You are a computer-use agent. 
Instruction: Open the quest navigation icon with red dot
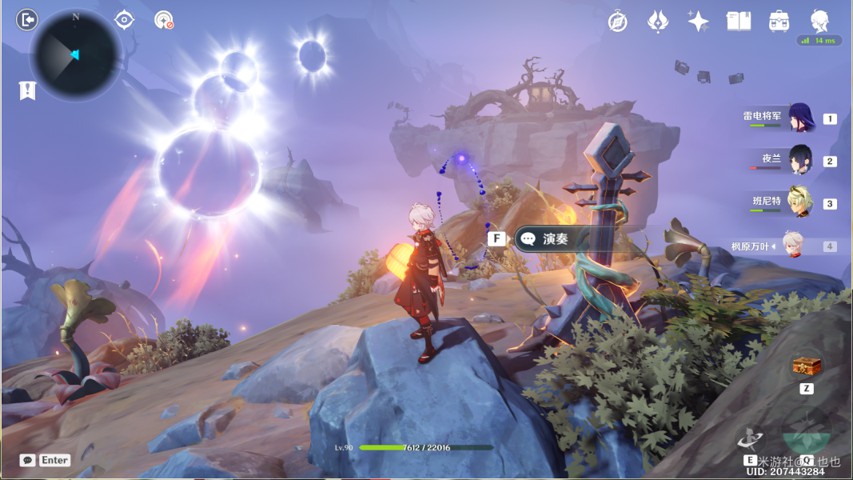click(x=164, y=20)
